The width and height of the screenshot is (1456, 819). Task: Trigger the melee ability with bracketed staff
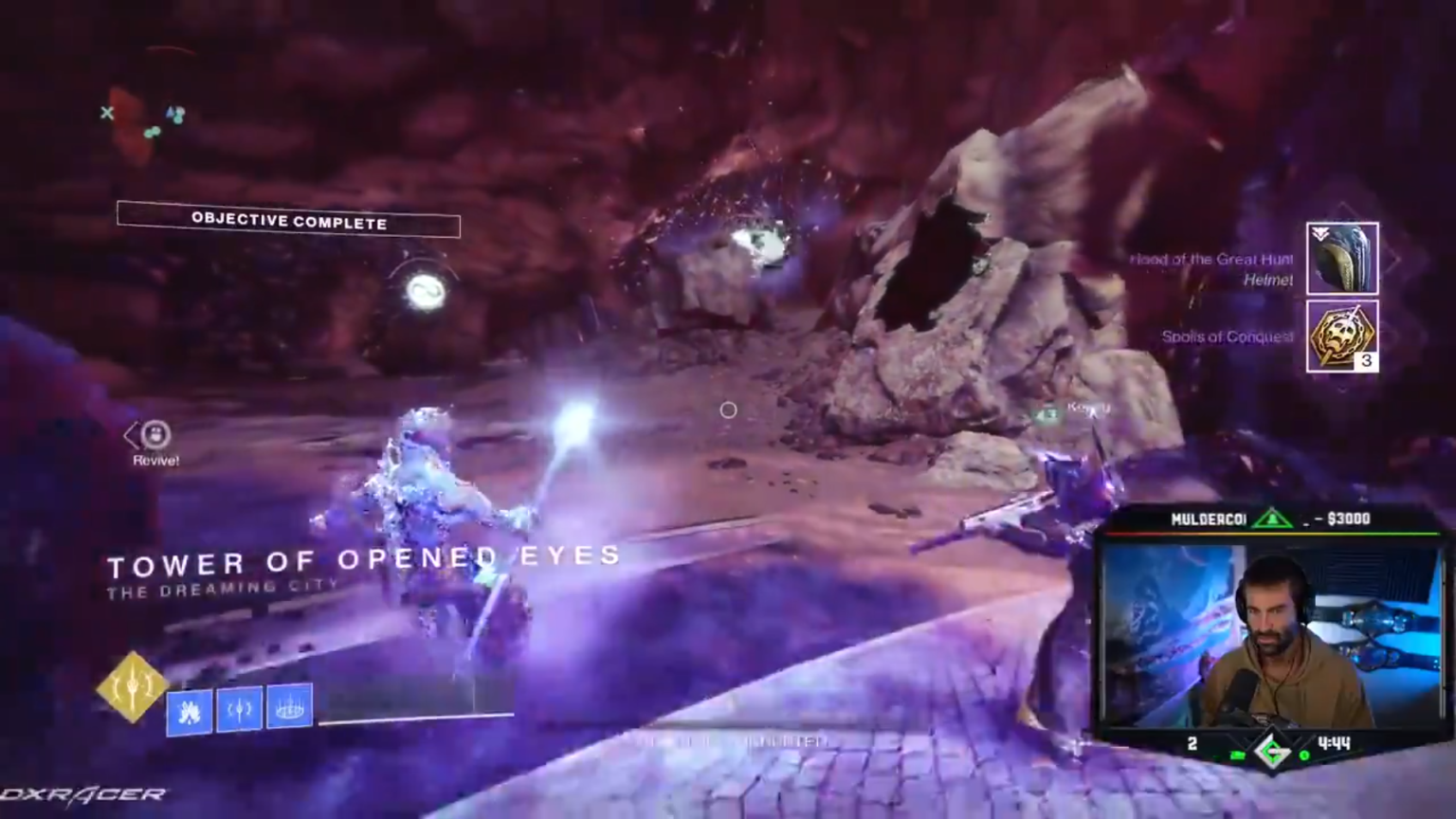pos(239,709)
